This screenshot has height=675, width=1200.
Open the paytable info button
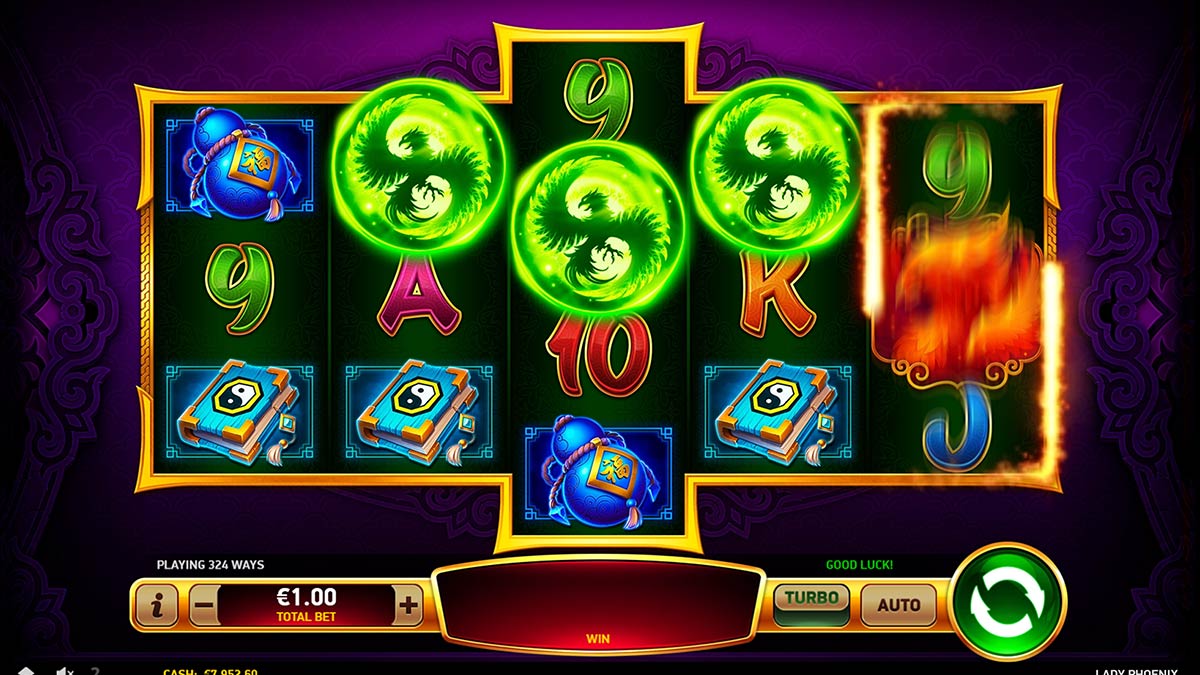tap(156, 604)
